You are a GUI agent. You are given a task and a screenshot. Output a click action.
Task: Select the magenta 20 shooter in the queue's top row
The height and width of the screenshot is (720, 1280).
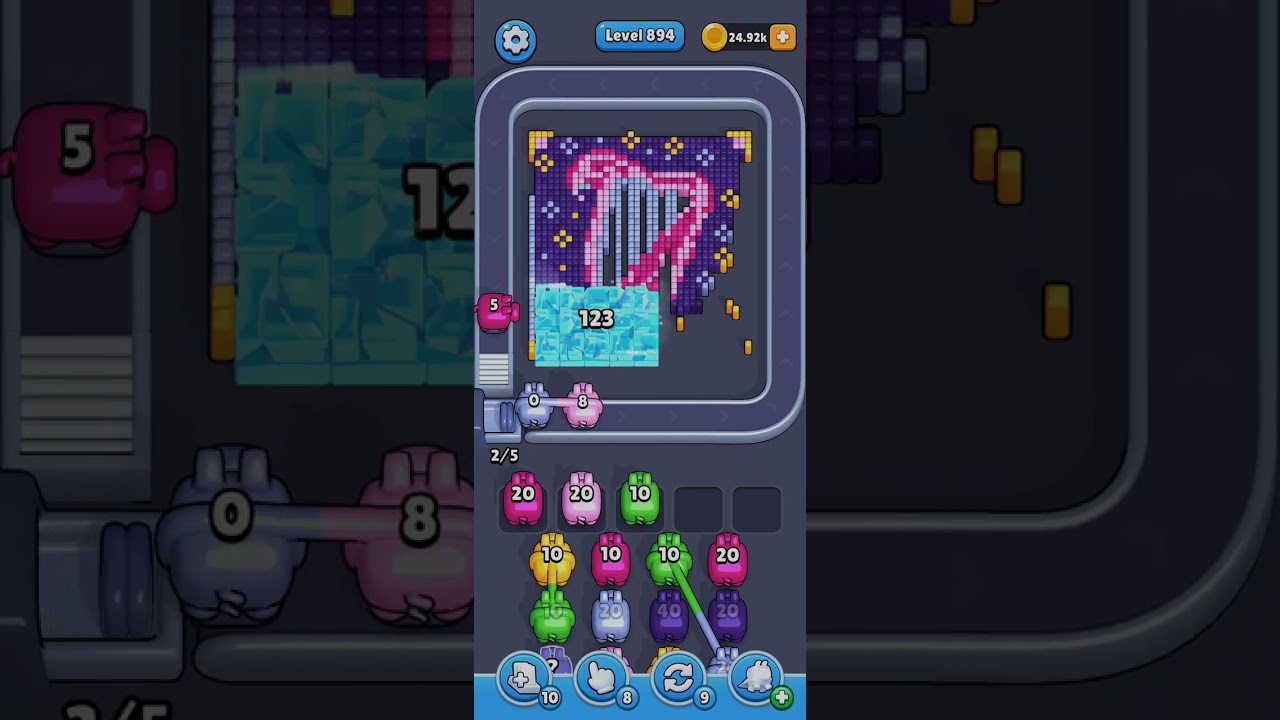tap(727, 560)
